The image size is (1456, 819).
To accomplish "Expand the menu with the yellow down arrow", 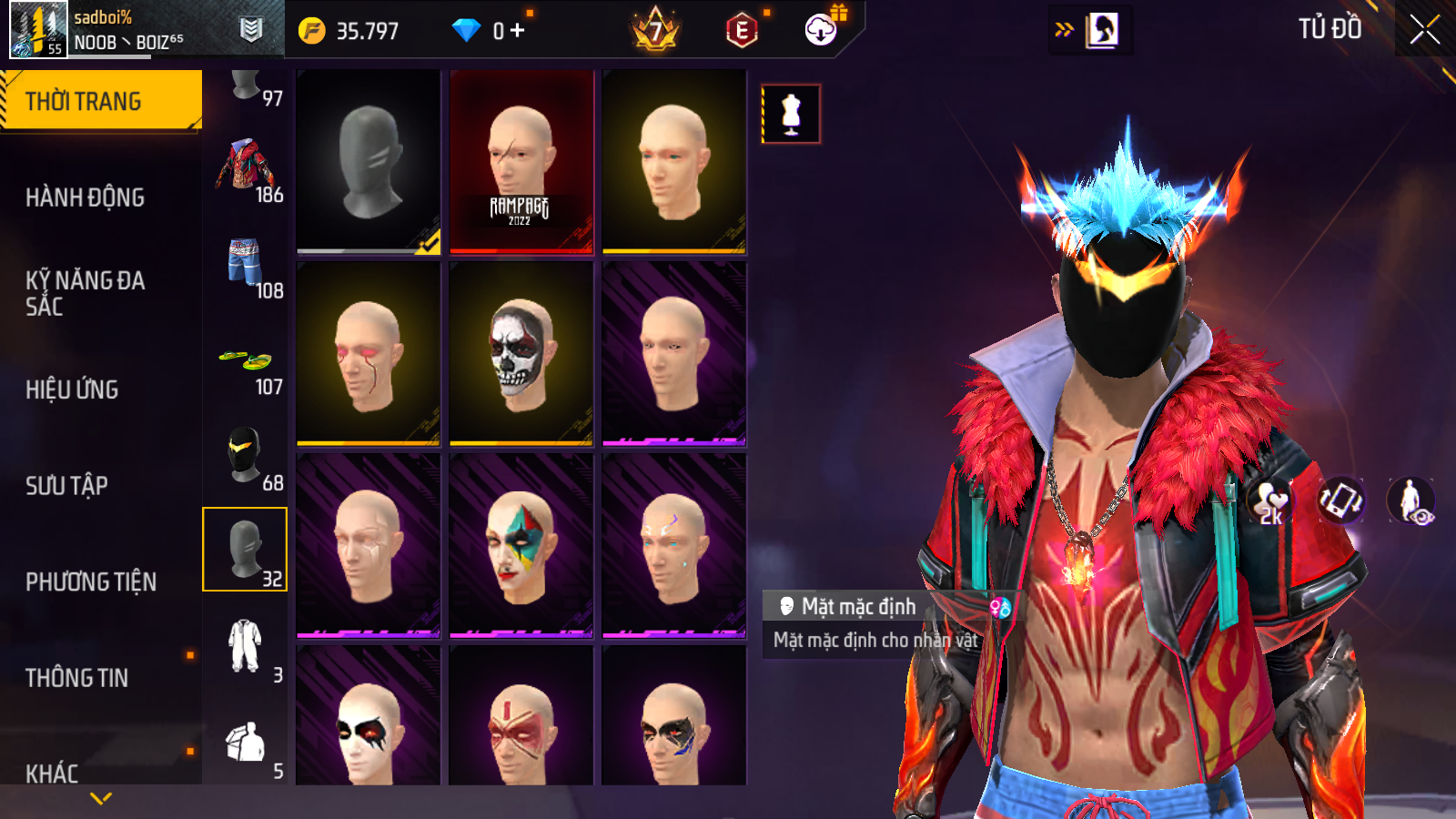I will (101, 798).
